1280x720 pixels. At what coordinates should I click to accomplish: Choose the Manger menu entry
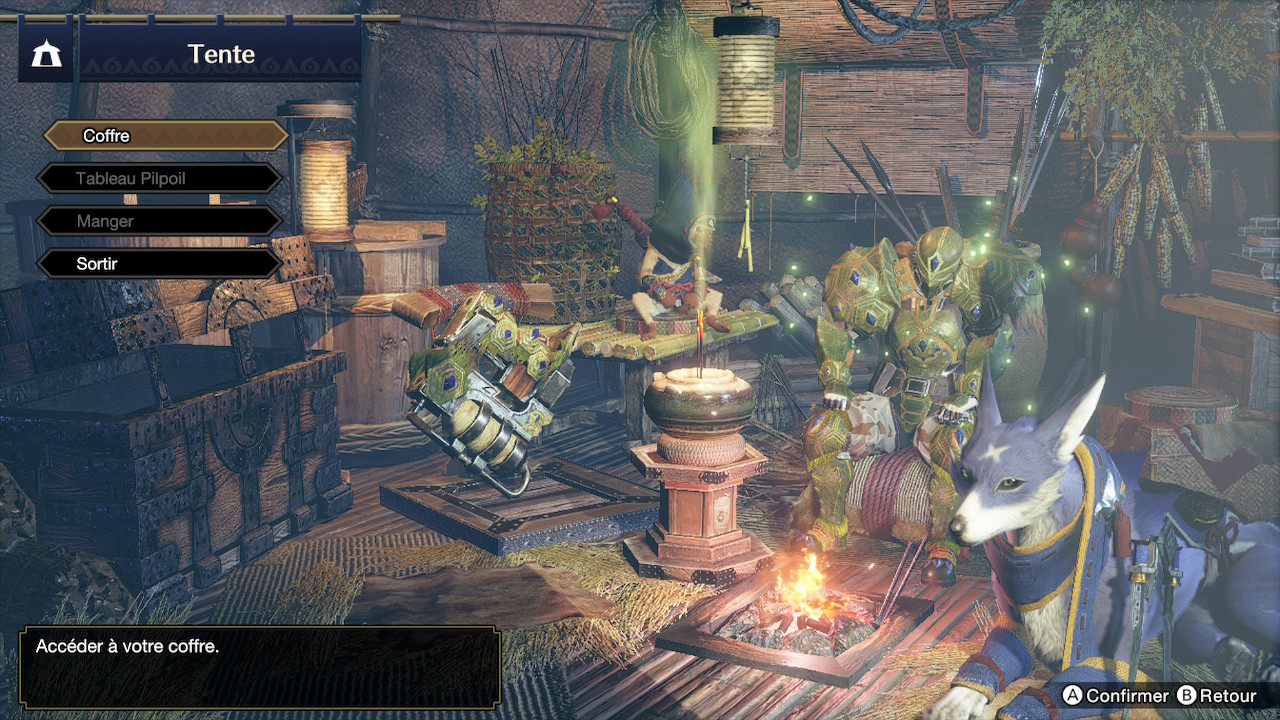[x=160, y=221]
